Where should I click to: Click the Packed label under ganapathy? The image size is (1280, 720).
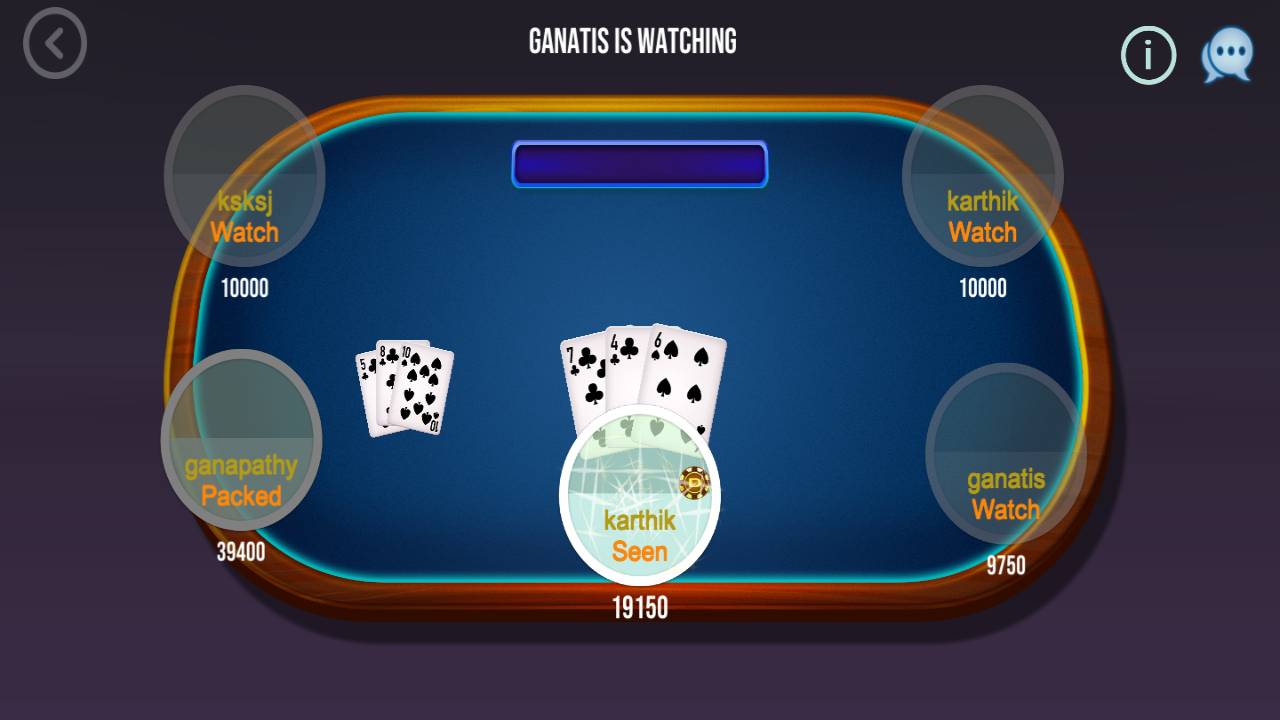243,495
